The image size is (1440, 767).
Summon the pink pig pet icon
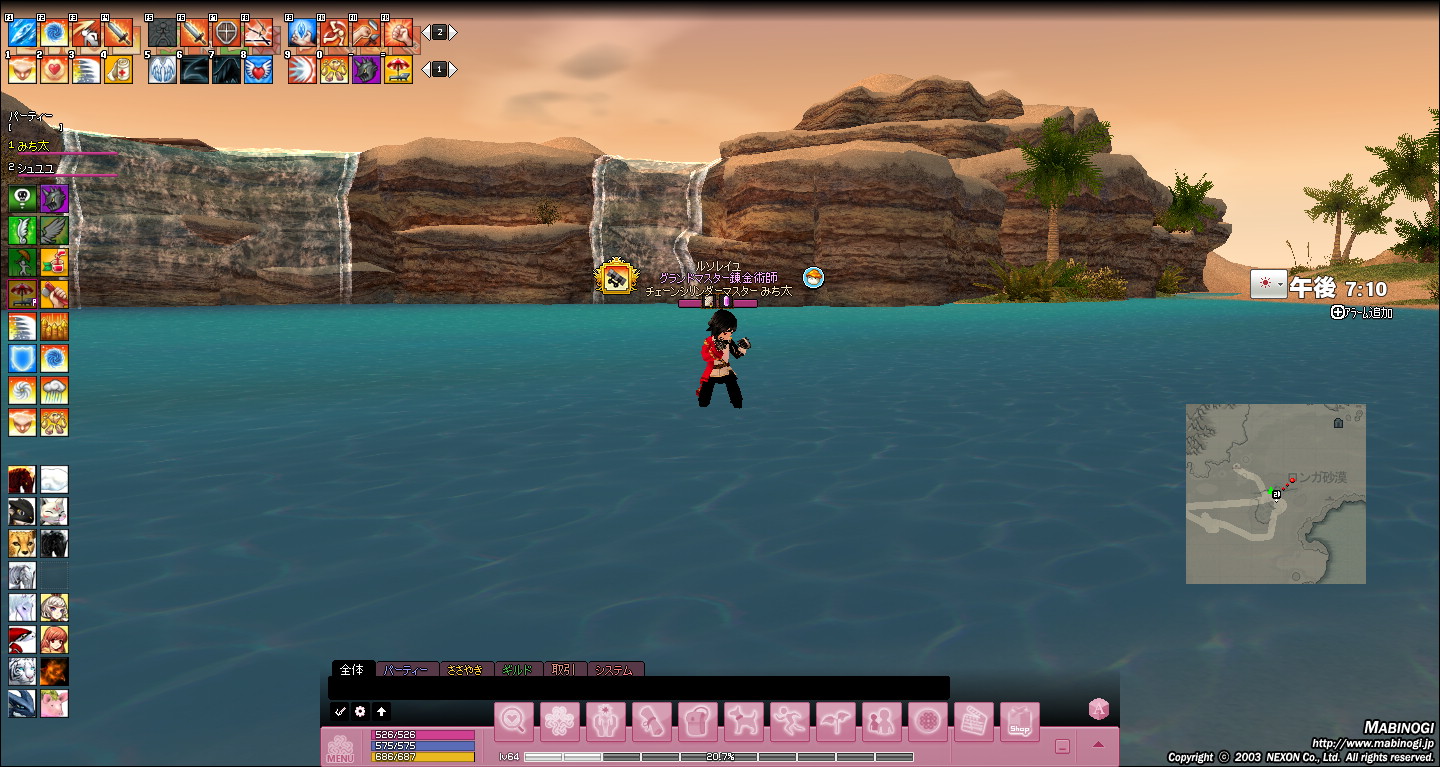(x=54, y=703)
